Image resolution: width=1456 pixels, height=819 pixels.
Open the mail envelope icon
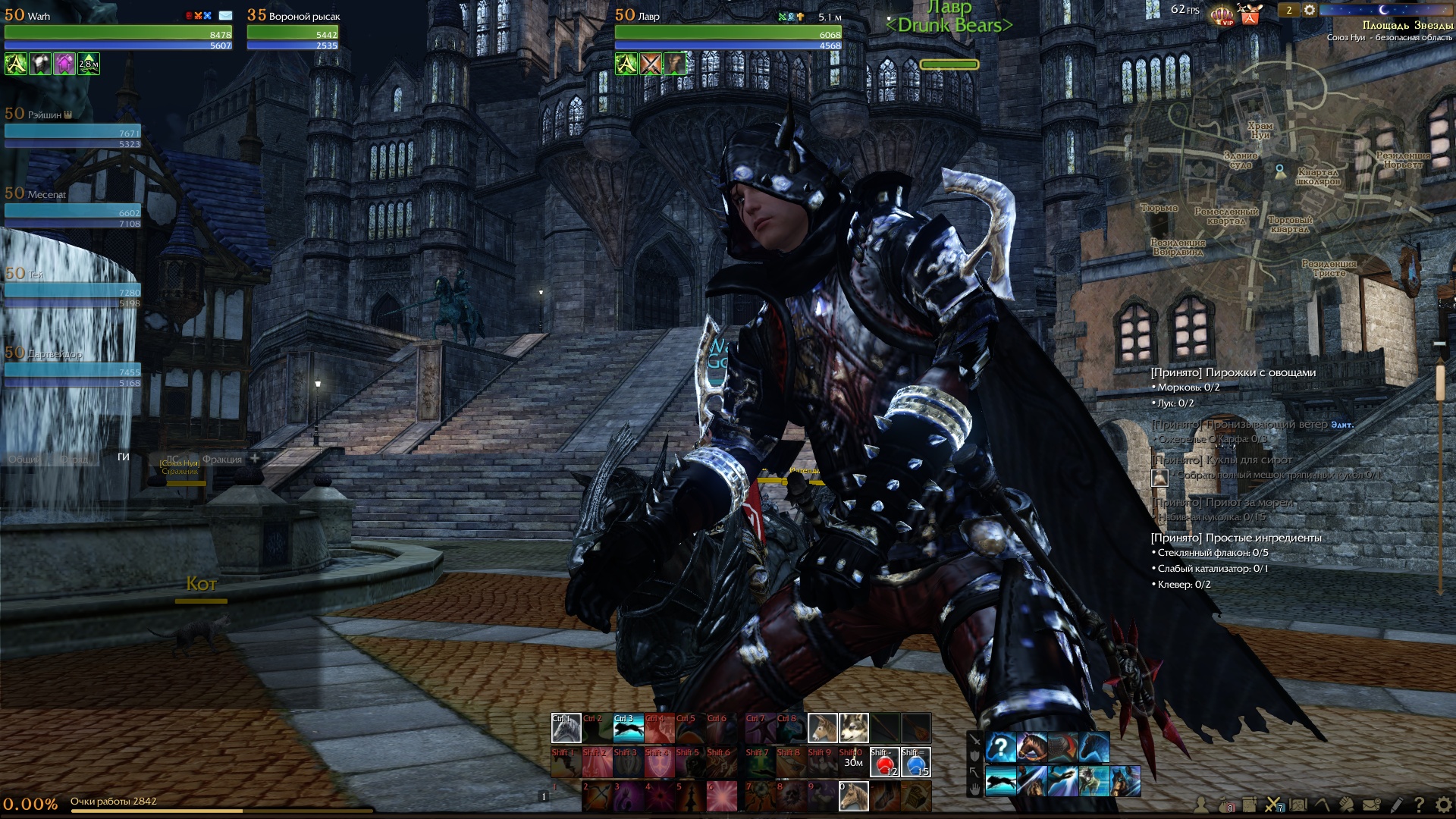coord(1371,805)
